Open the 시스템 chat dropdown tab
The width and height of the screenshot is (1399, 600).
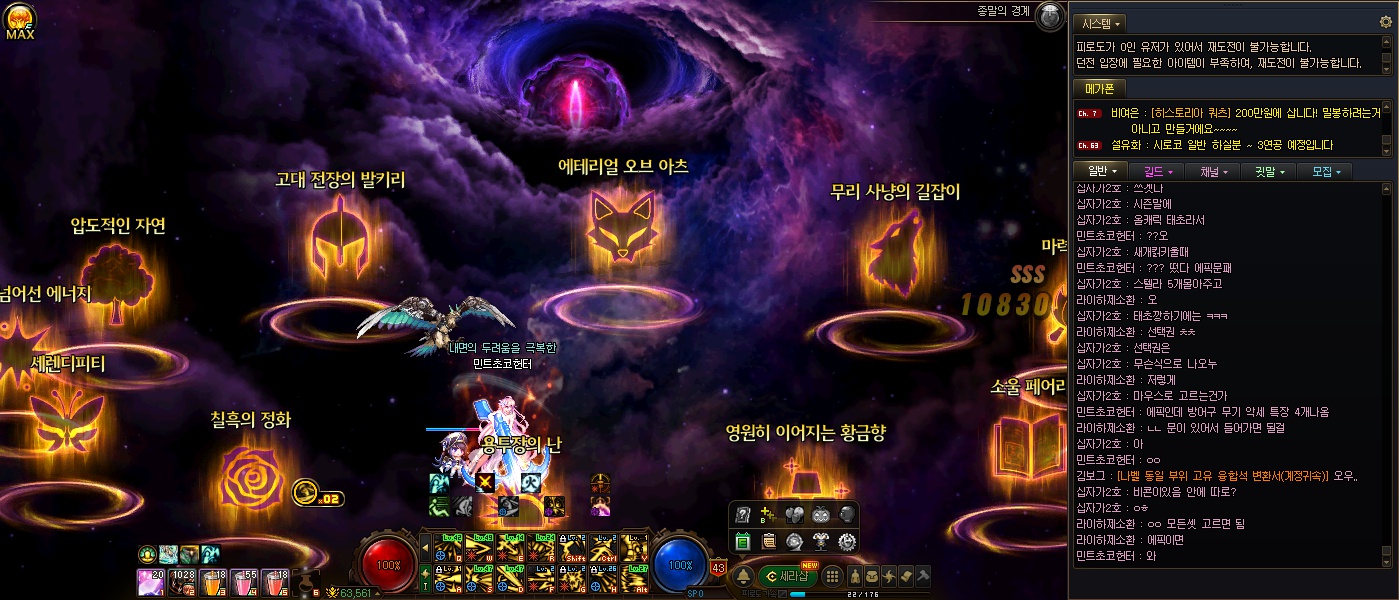coord(1099,23)
